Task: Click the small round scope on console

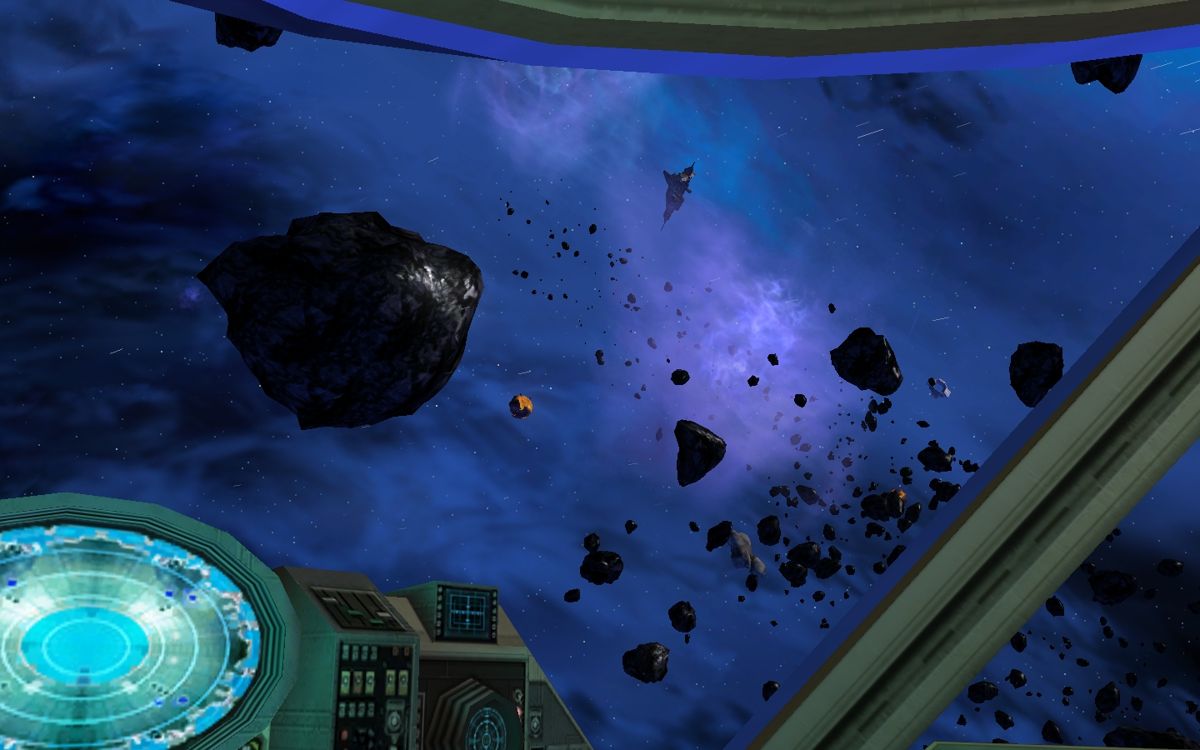Action: tap(489, 722)
